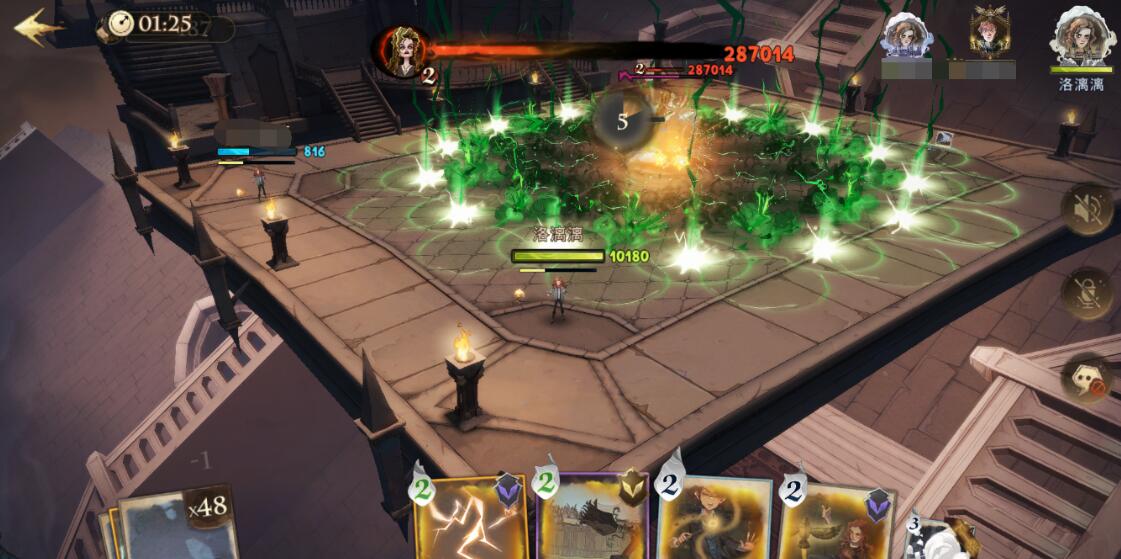
Task: Select the purple-bordered flying creature card
Action: (x=592, y=516)
